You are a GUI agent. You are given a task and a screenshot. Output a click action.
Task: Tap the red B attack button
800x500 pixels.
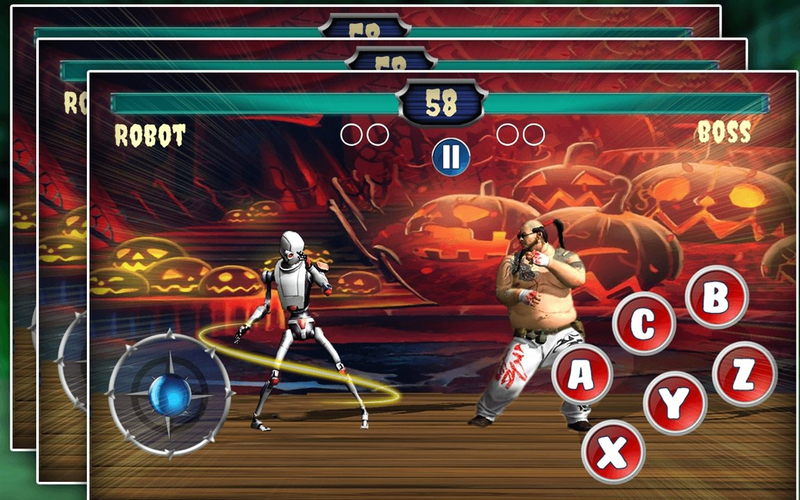pos(716,298)
